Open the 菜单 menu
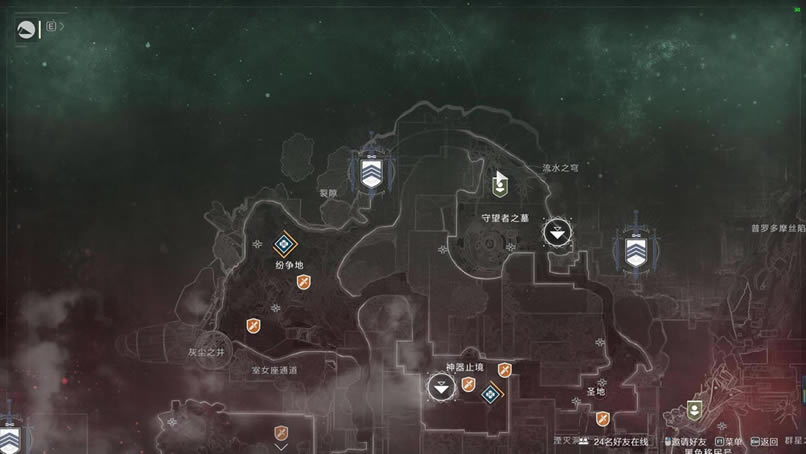806x454 pixels. coord(731,441)
